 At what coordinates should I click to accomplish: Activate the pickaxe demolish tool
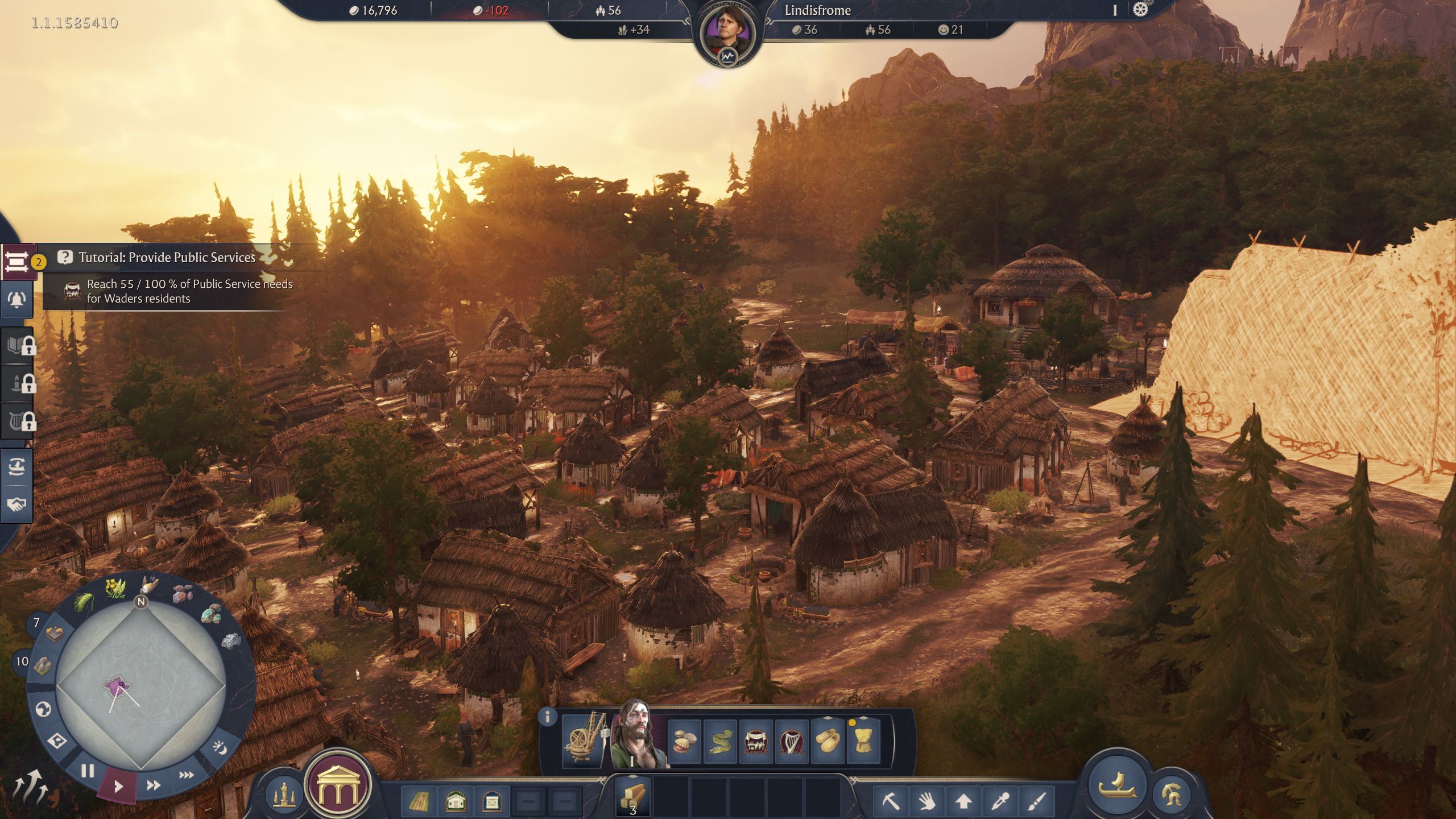(891, 801)
